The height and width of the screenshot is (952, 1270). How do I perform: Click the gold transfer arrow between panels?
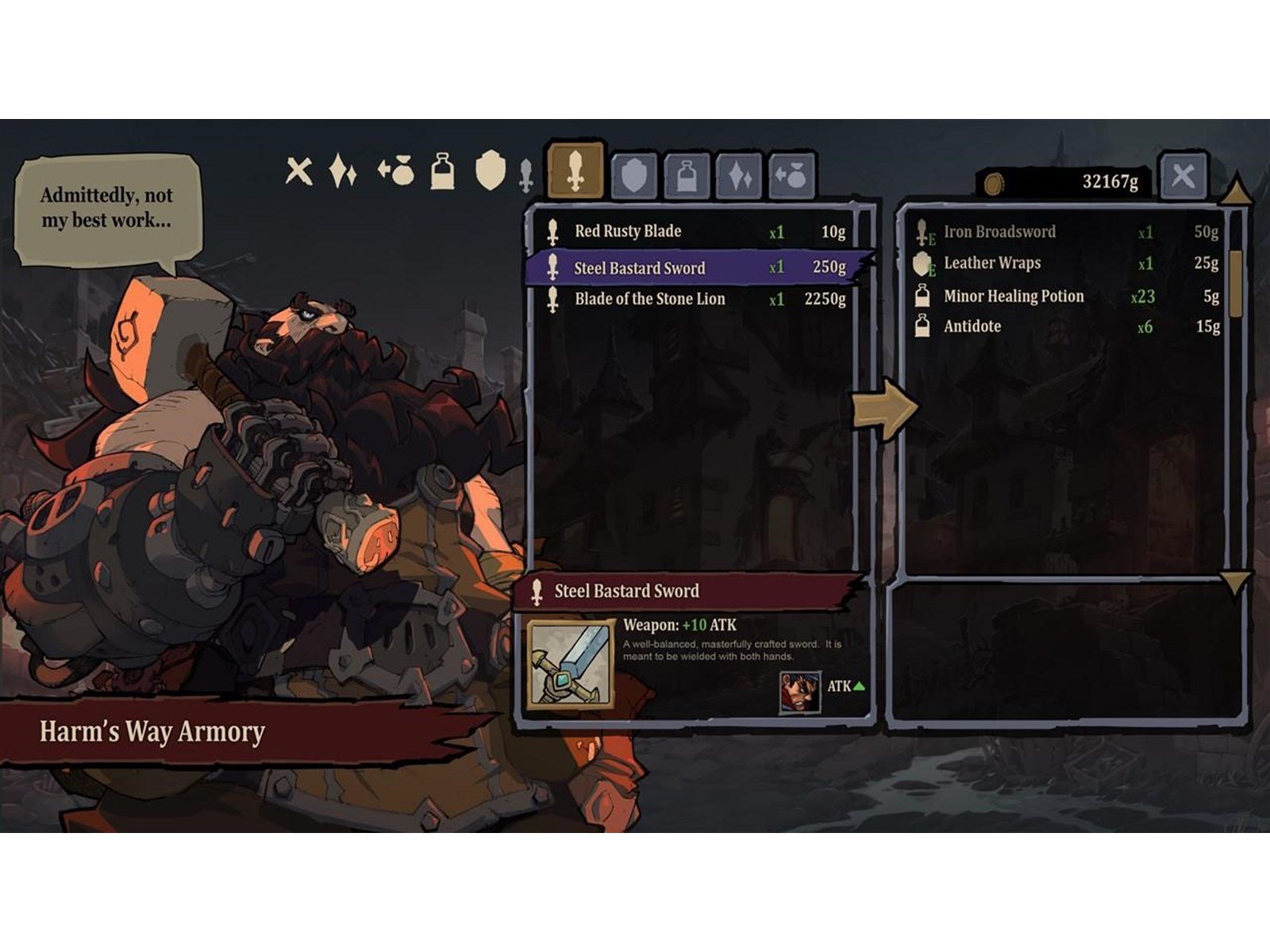coord(884,409)
